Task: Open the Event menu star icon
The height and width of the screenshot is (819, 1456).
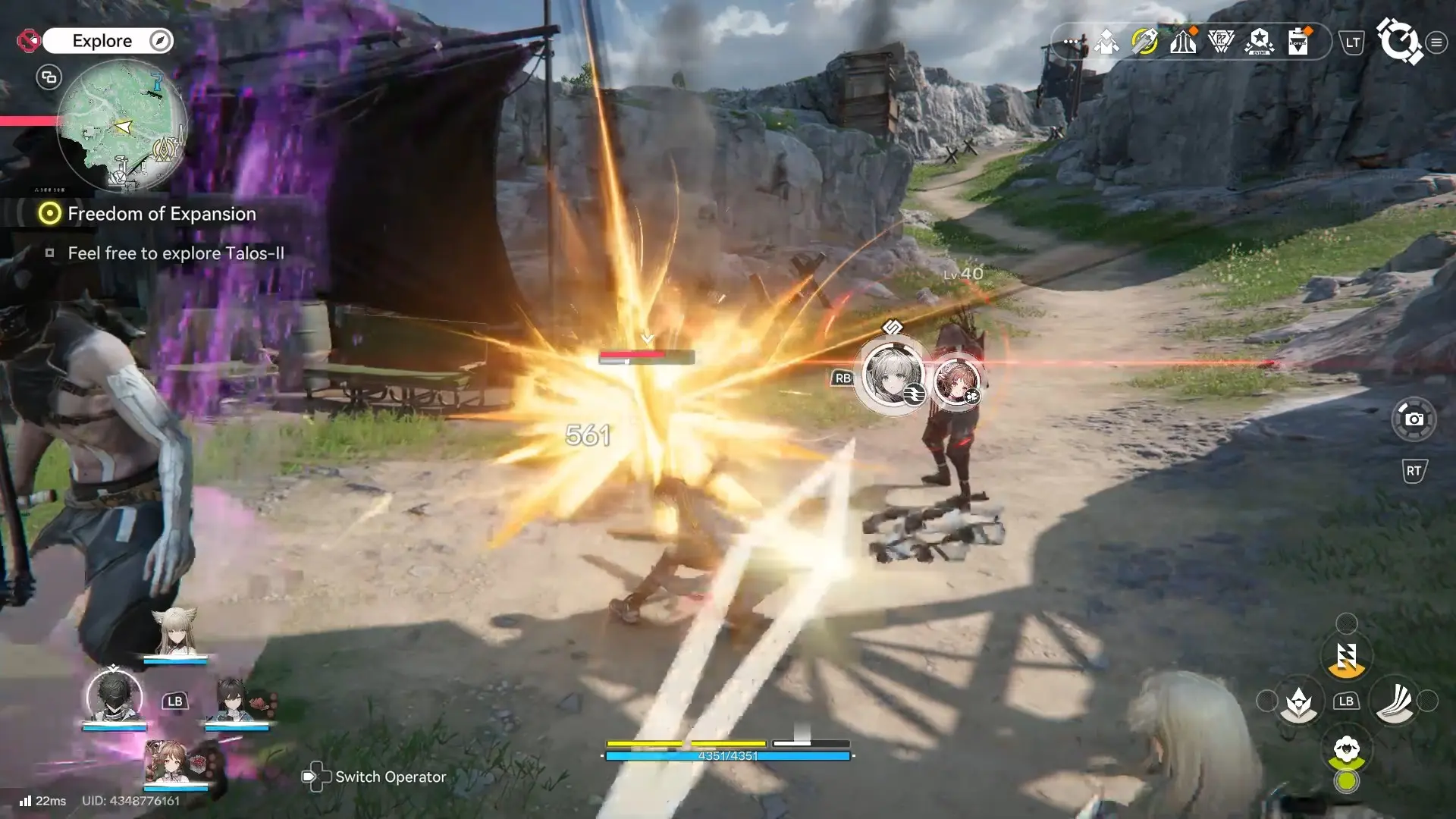Action: point(1259,42)
